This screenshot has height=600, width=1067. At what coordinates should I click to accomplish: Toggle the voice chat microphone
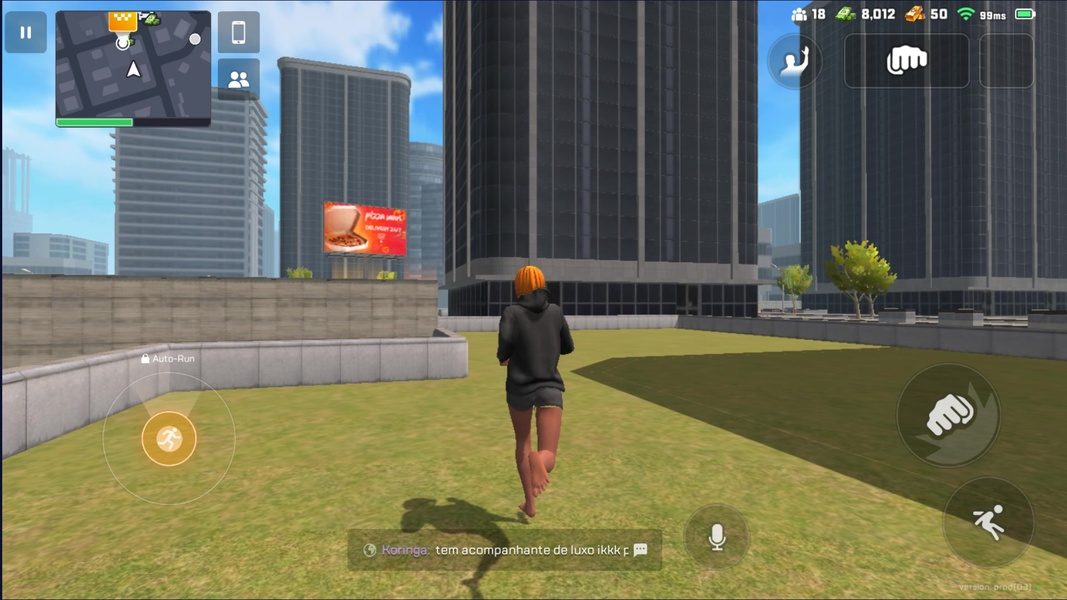click(x=717, y=538)
